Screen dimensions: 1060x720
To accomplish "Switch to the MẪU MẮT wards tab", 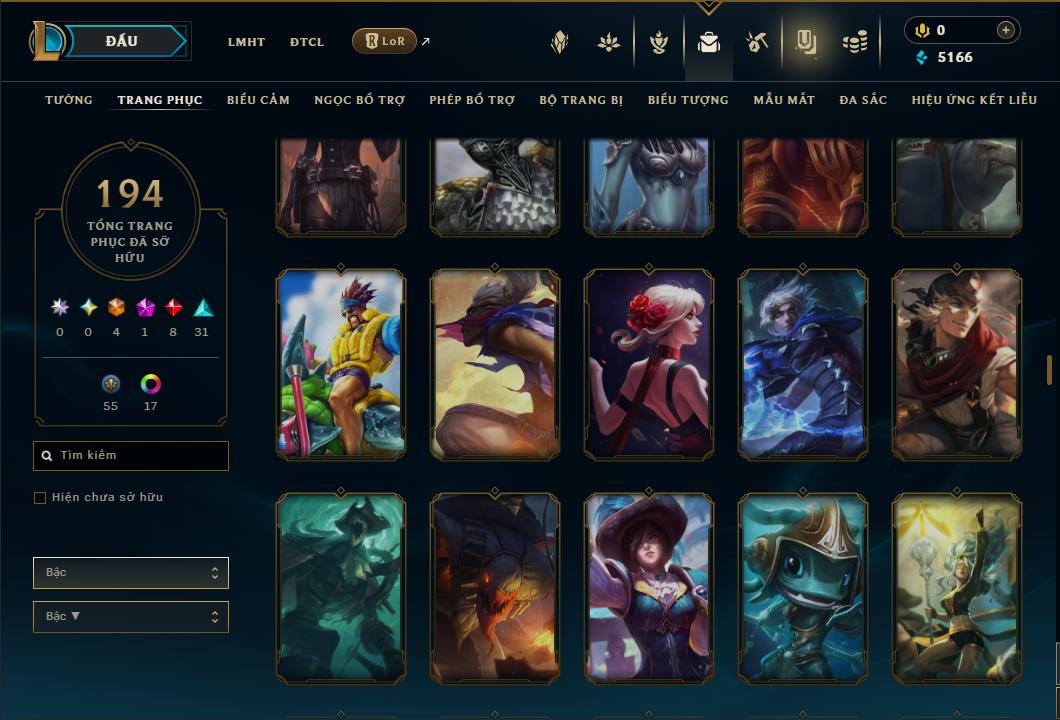I will pyautogui.click(x=784, y=100).
